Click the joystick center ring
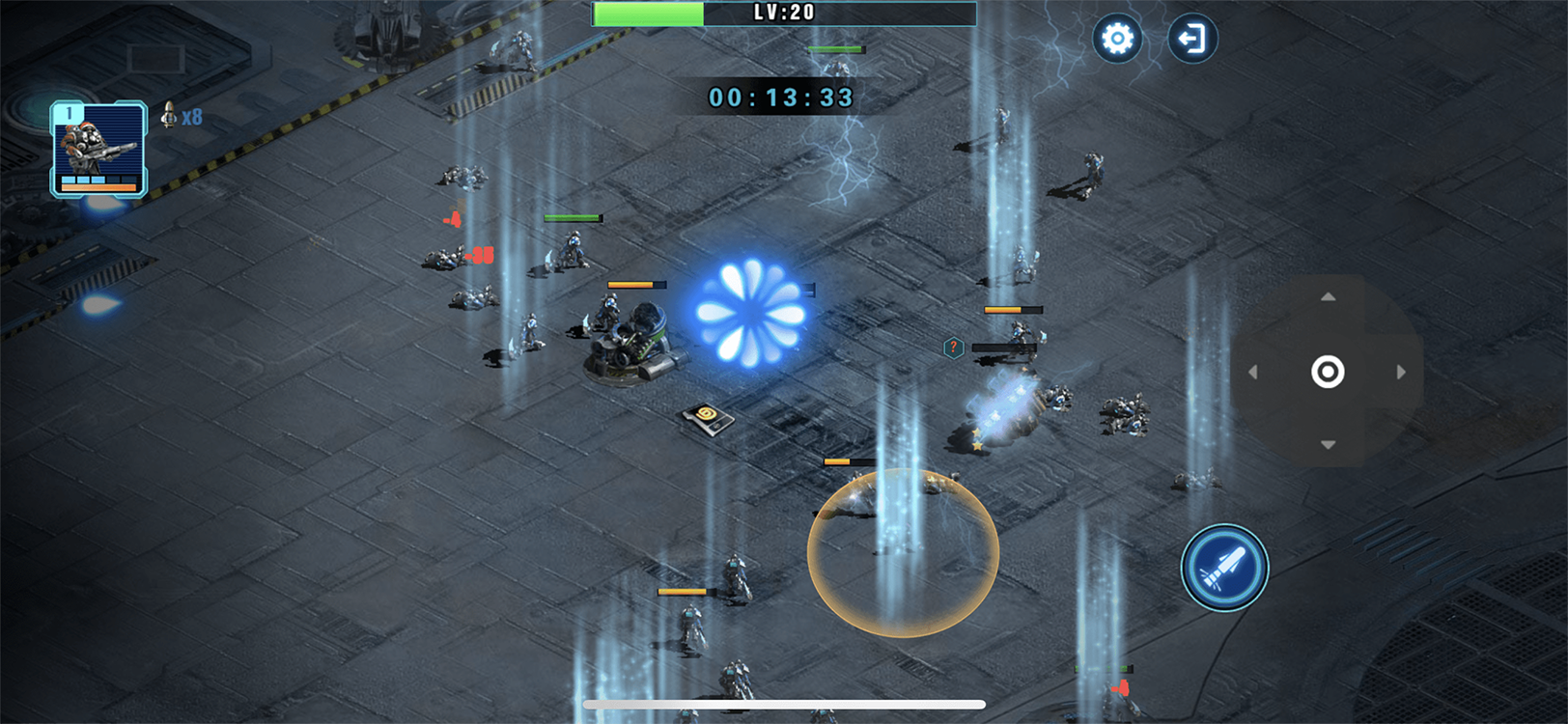The width and height of the screenshot is (1568, 724). 1328,372
